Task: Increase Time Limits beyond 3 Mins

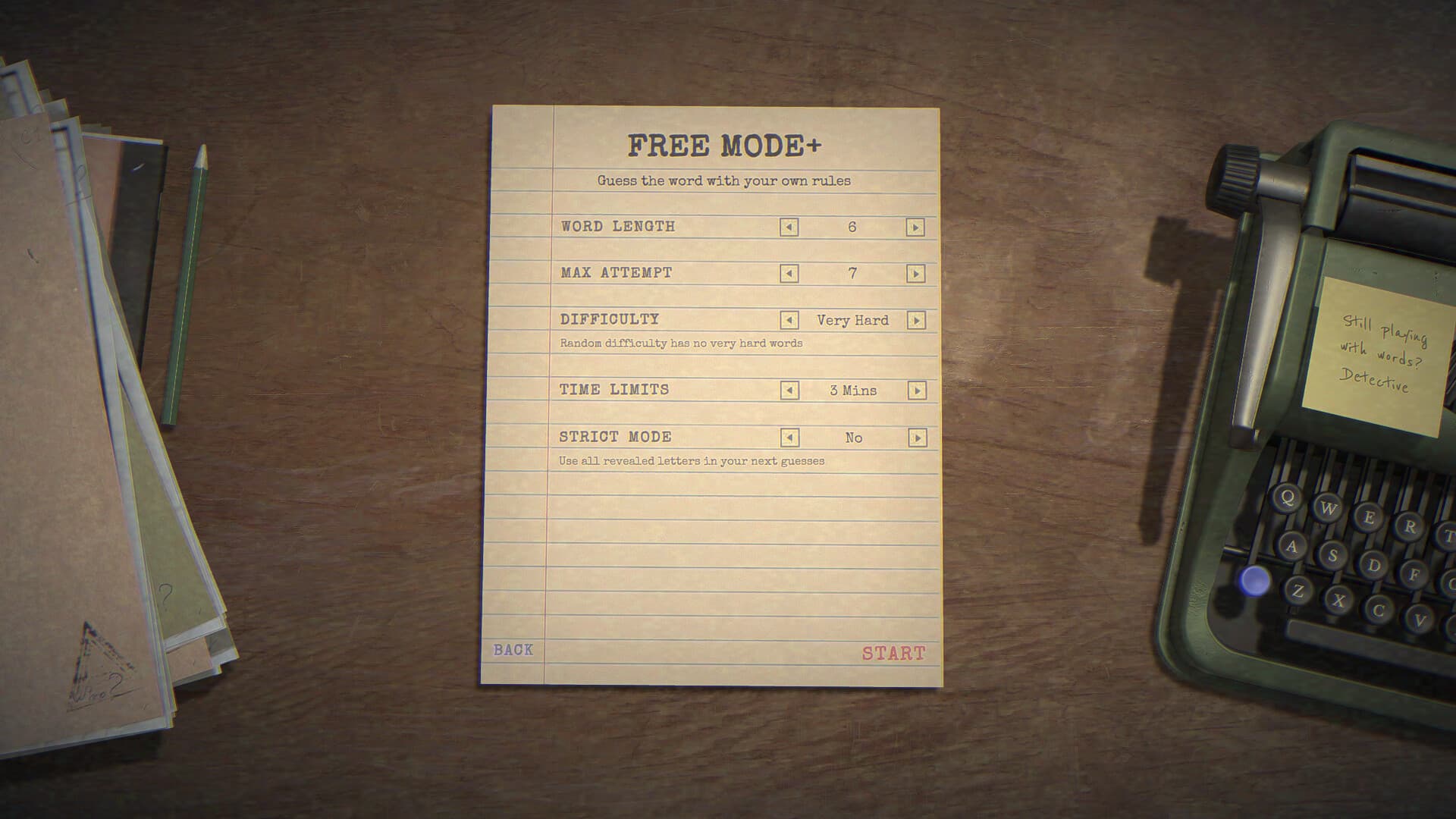Action: (916, 391)
